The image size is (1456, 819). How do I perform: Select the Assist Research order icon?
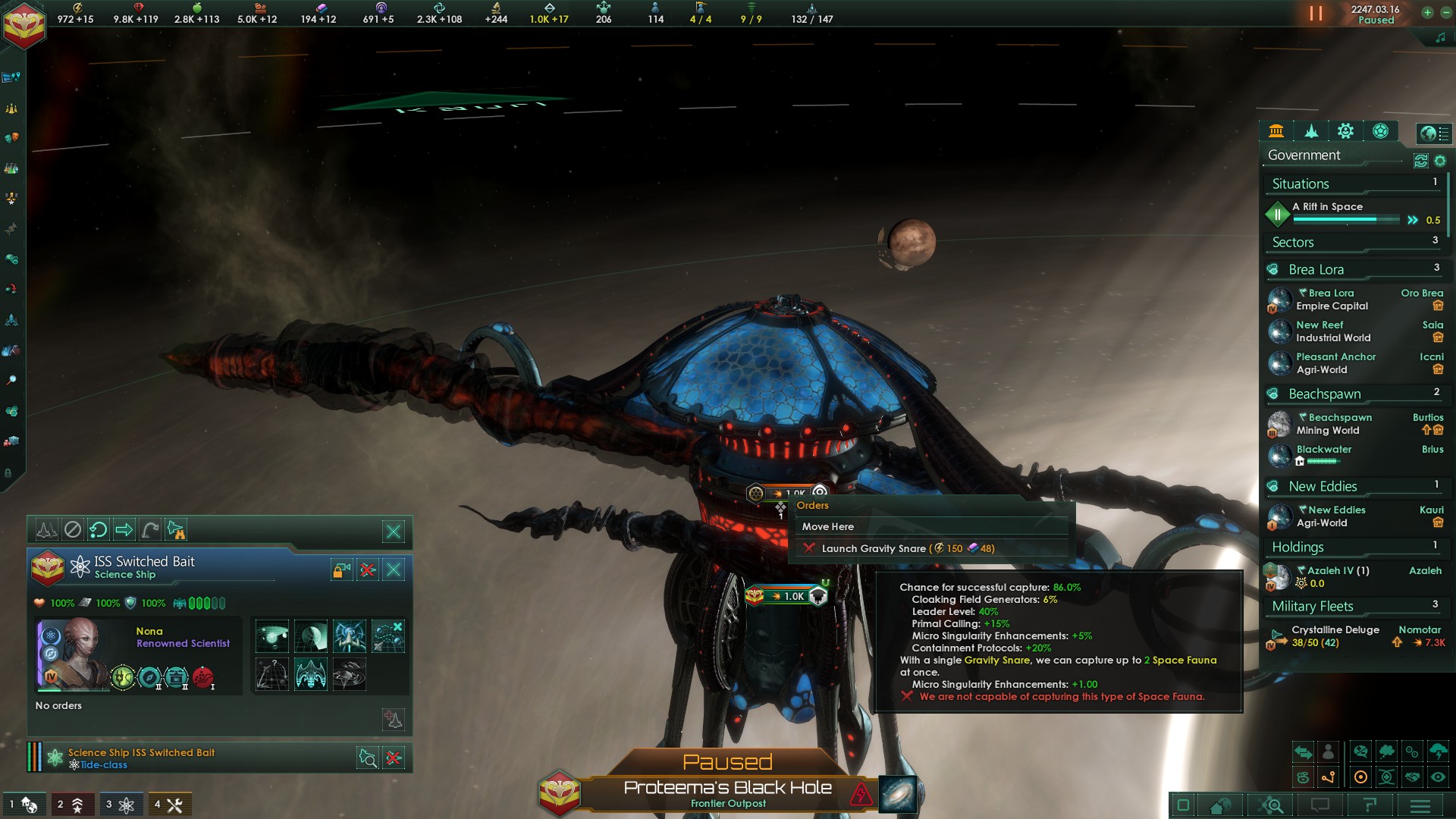(349, 635)
